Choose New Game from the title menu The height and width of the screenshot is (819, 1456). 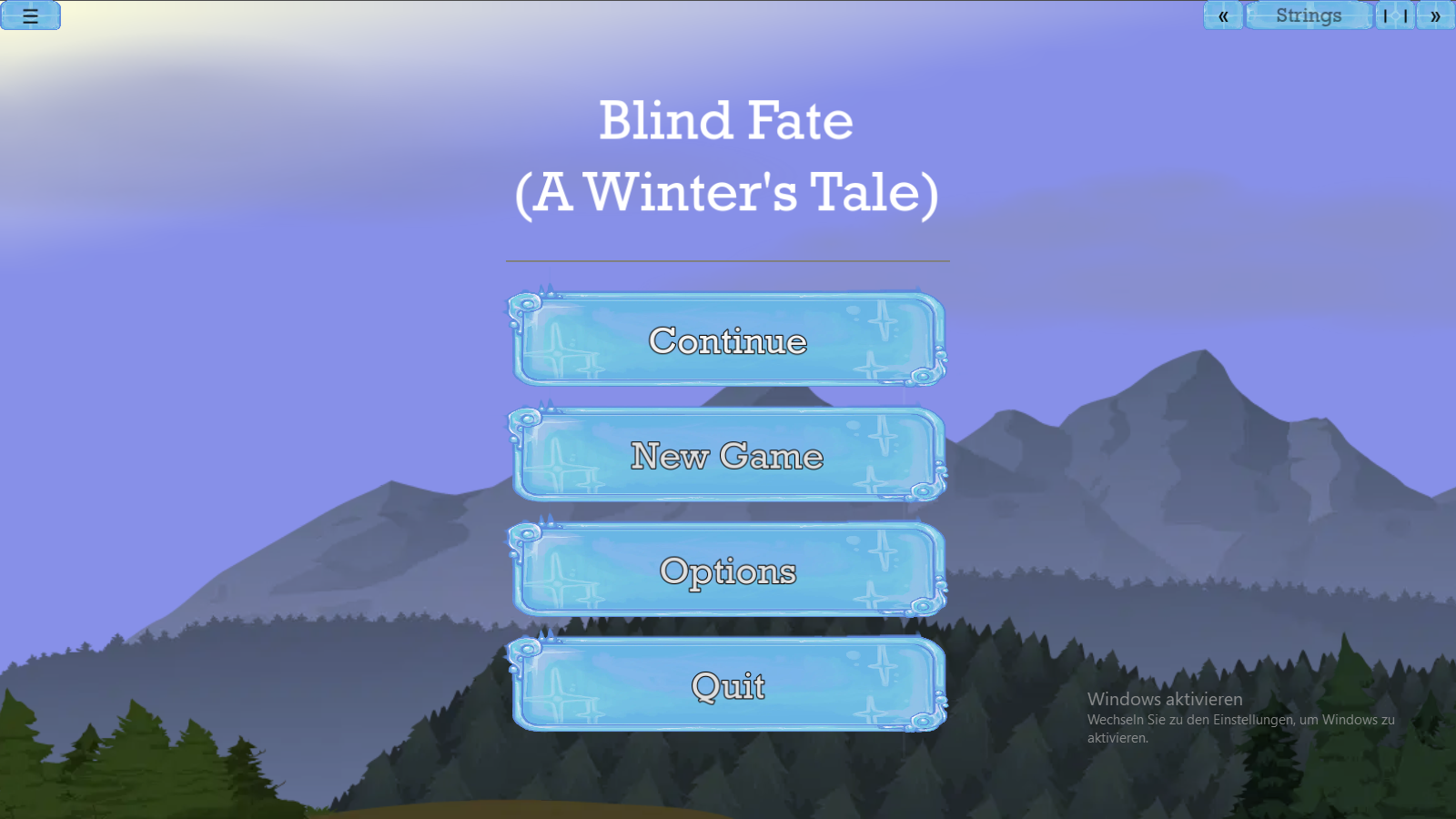(x=728, y=458)
